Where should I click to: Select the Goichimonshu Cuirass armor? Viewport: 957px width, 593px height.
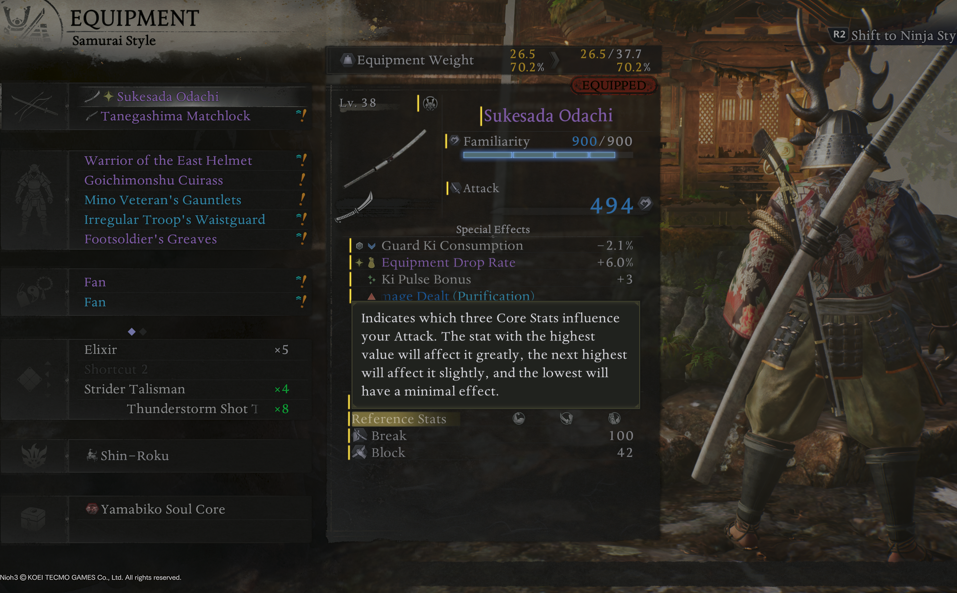point(153,181)
